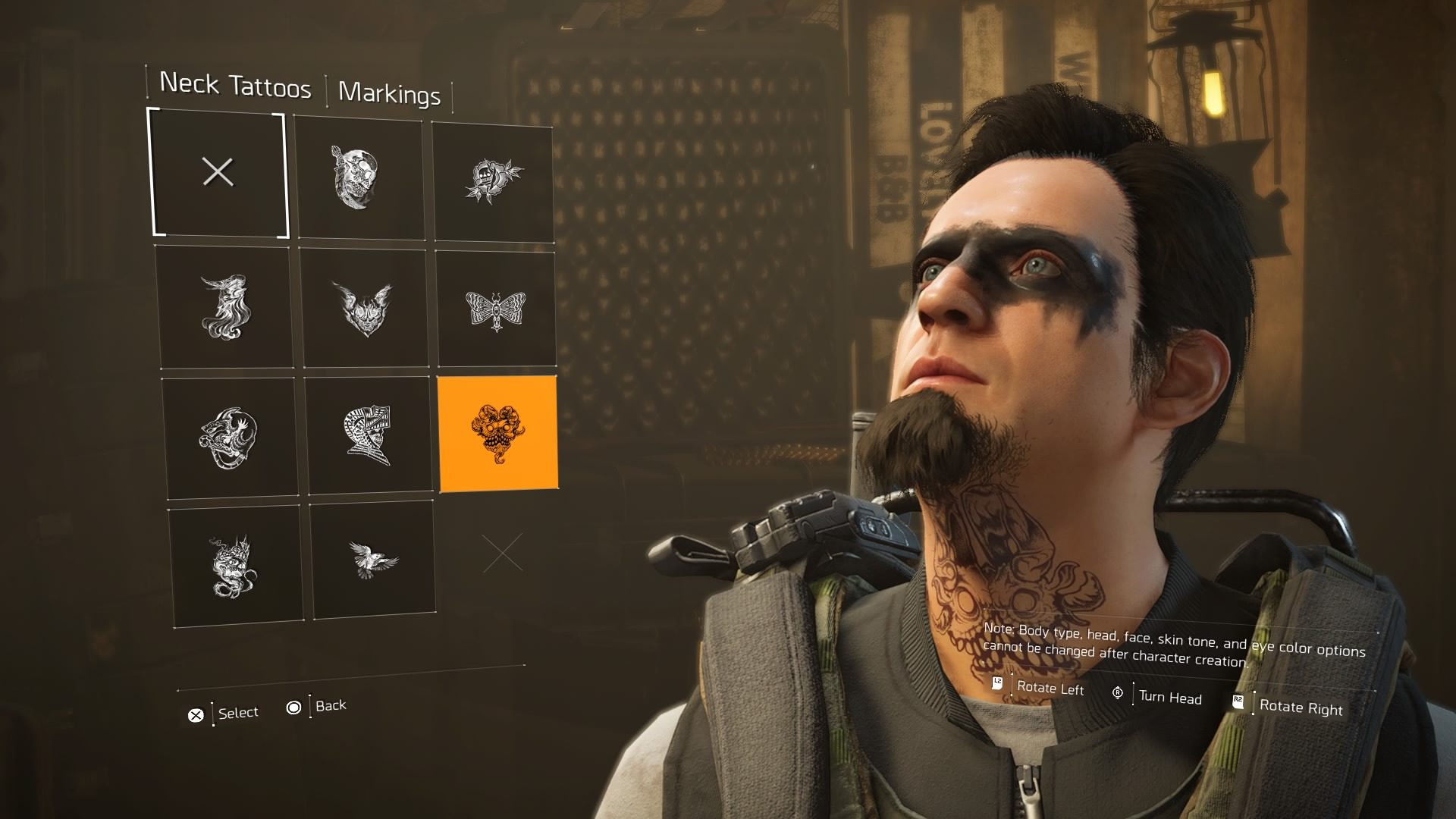Clear the neck tattoo using the X option

218,173
